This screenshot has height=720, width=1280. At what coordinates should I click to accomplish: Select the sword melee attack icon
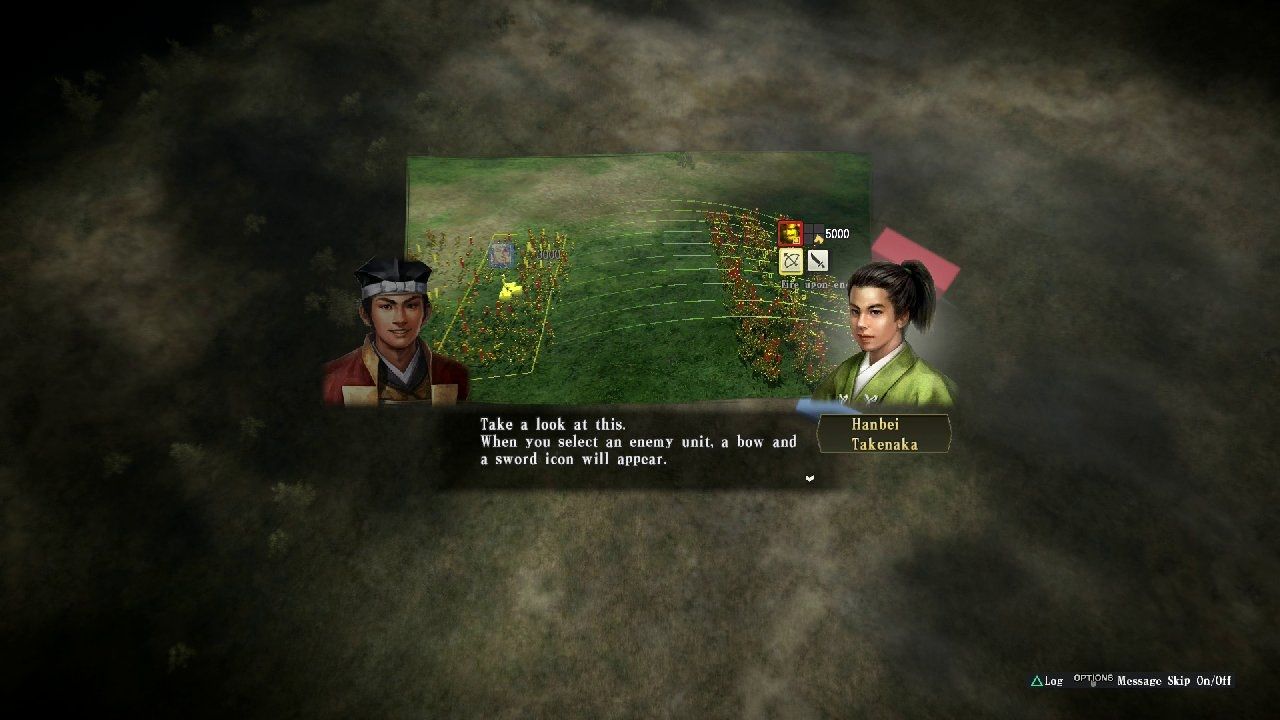818,262
